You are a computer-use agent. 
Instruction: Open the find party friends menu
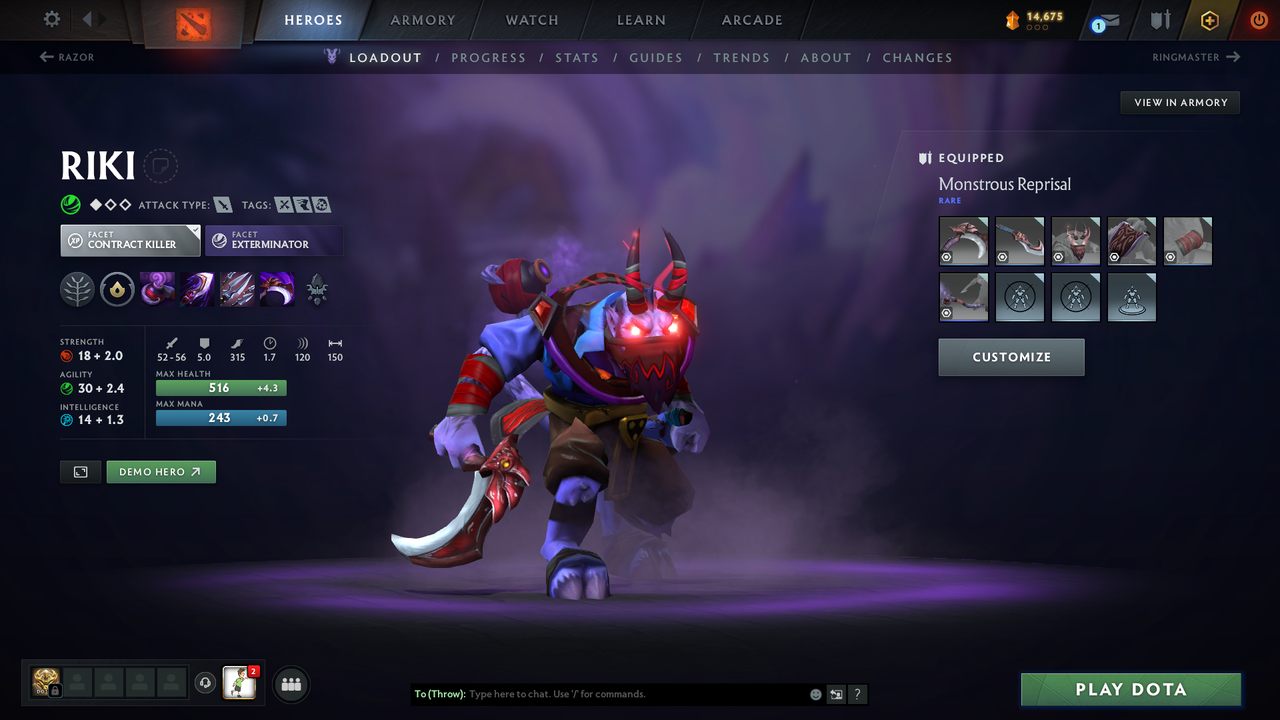tap(290, 684)
